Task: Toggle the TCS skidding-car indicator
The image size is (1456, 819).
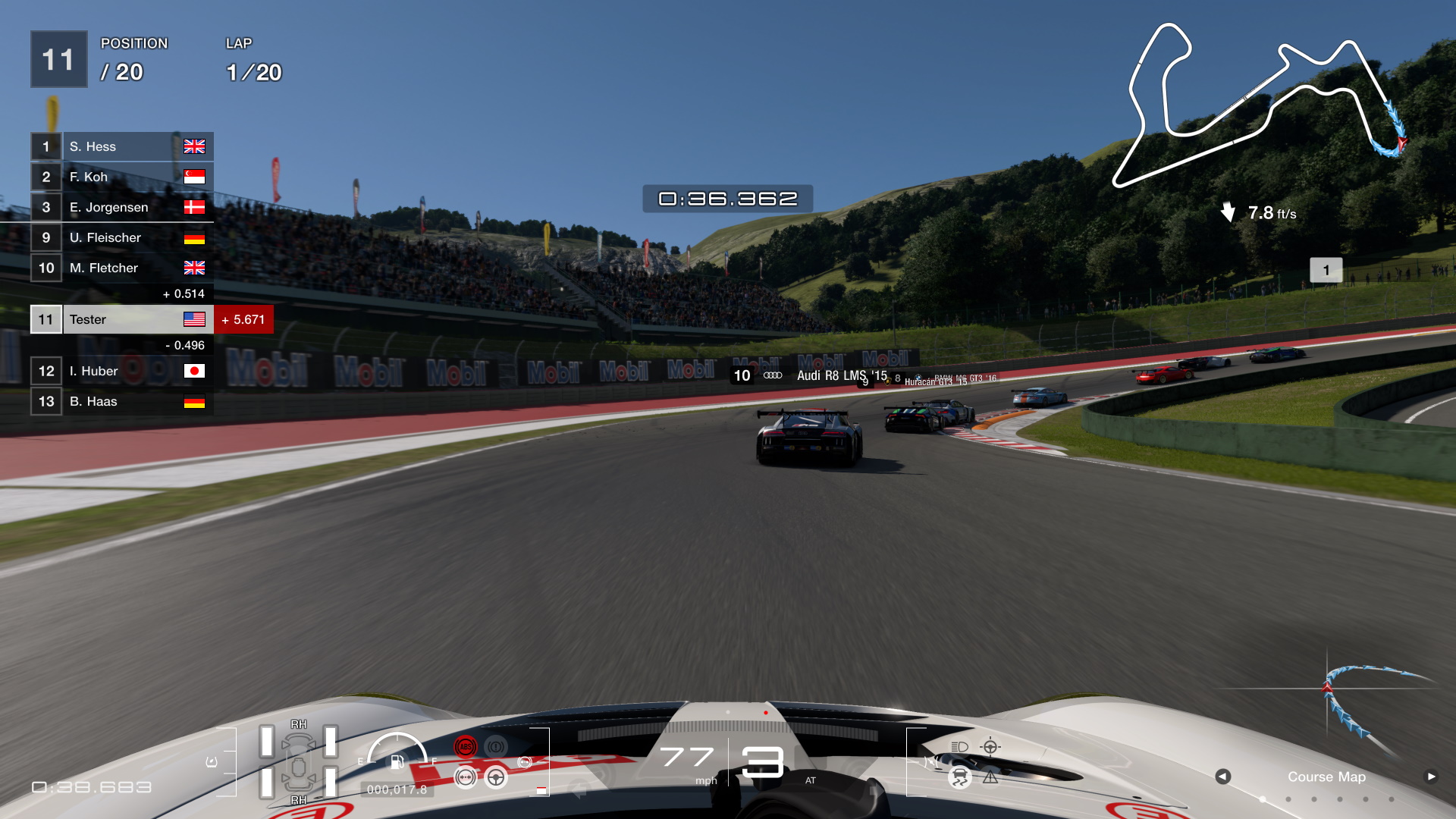Action: (960, 777)
